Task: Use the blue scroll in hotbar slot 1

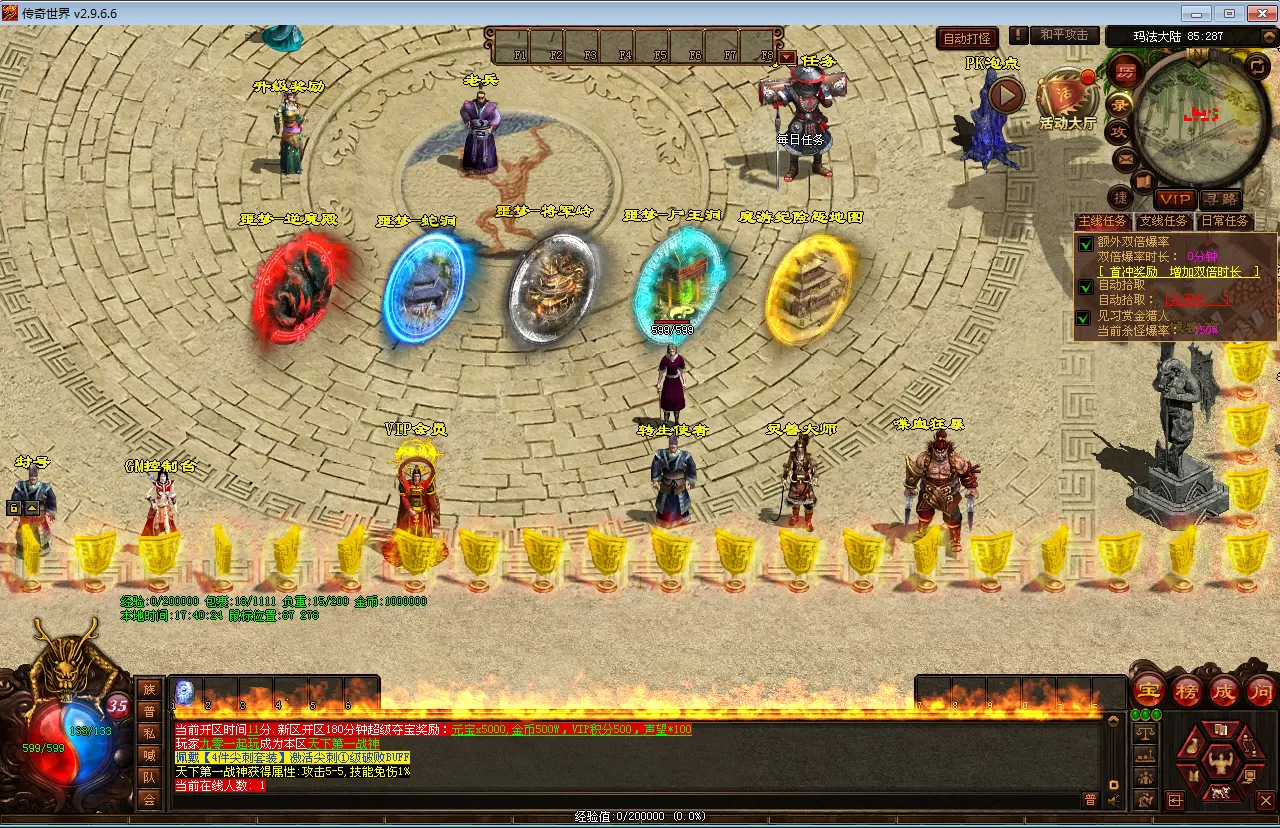Action: pyautogui.click(x=185, y=691)
